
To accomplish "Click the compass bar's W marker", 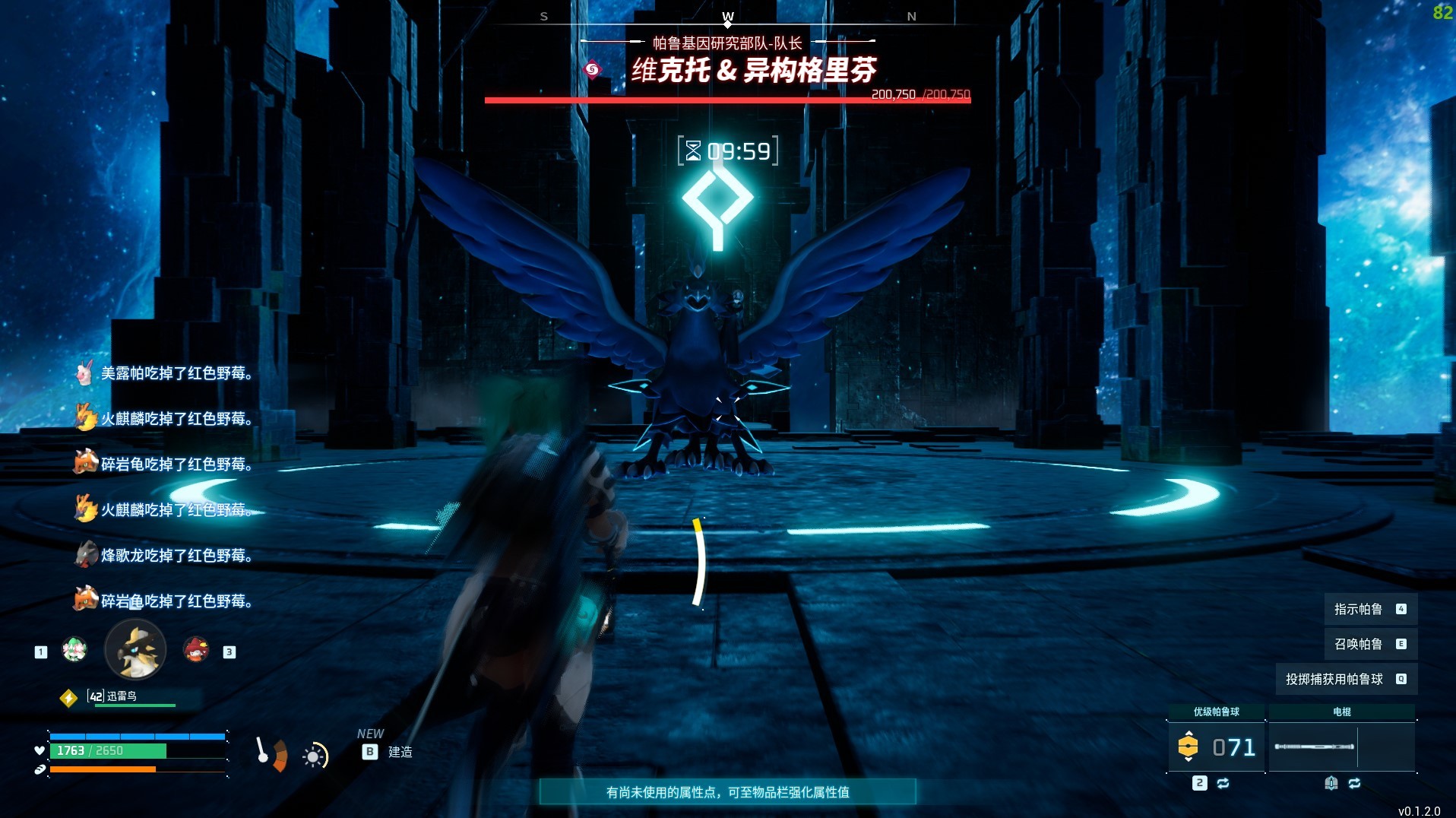I will coord(728,17).
